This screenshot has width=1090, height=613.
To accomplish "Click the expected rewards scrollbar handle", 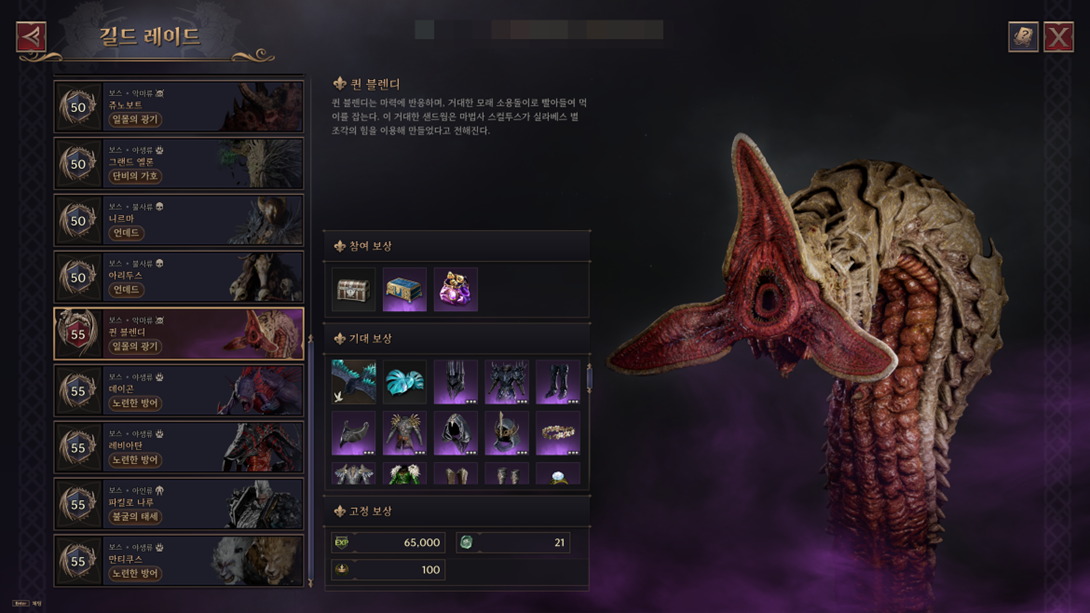I will 588,378.
